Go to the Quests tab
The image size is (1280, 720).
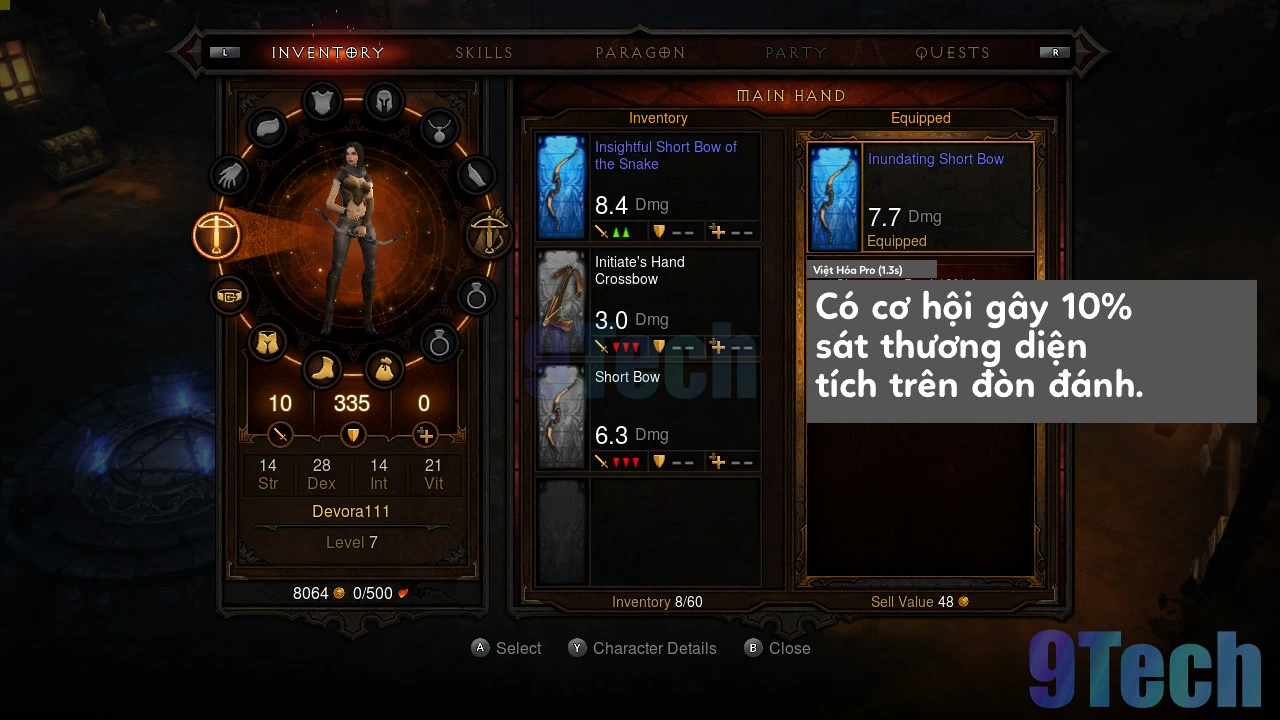952,53
